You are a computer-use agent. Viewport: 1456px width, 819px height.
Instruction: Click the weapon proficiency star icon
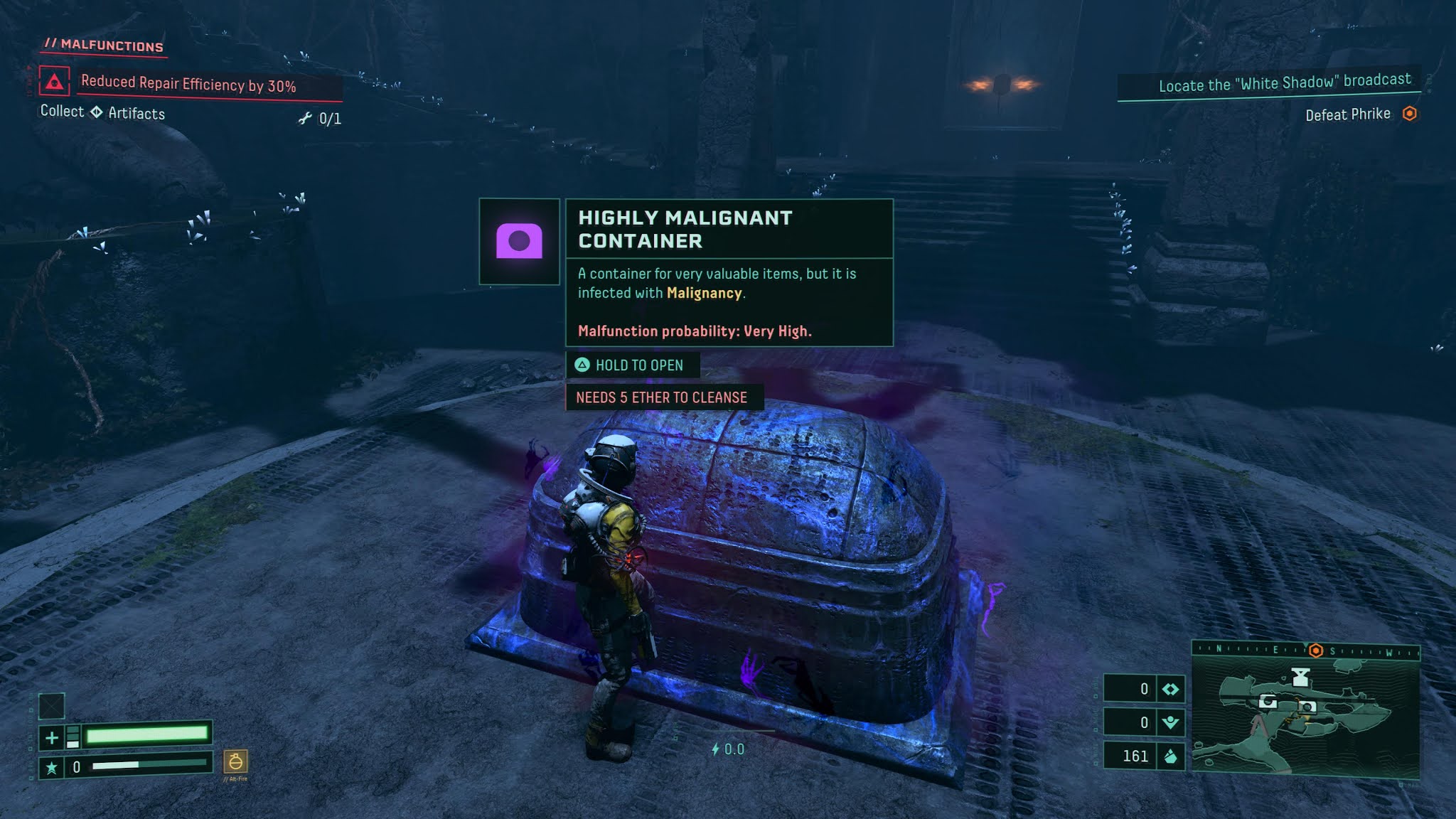pyautogui.click(x=51, y=768)
